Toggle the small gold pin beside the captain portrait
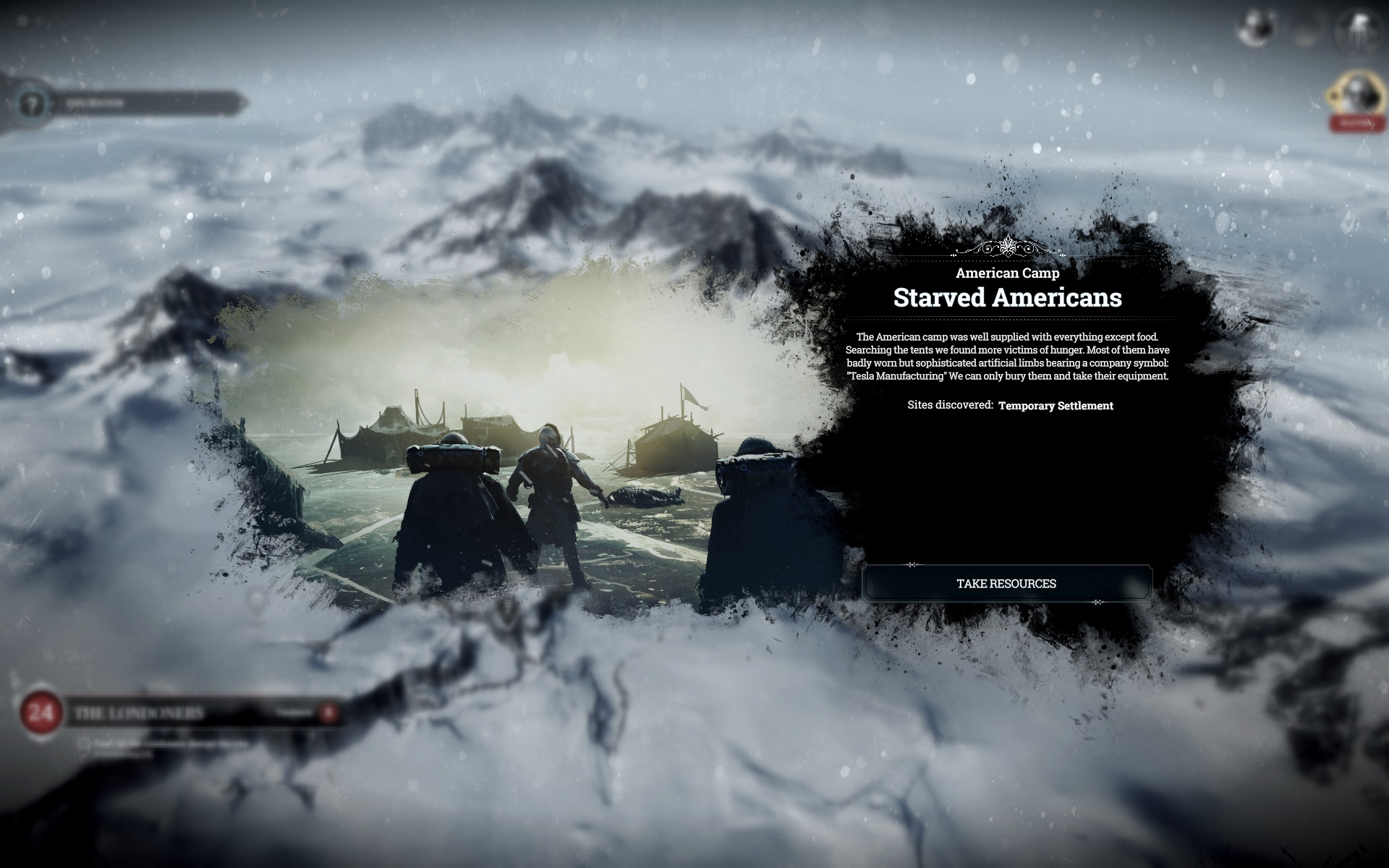The image size is (1389, 868). [x=1334, y=95]
